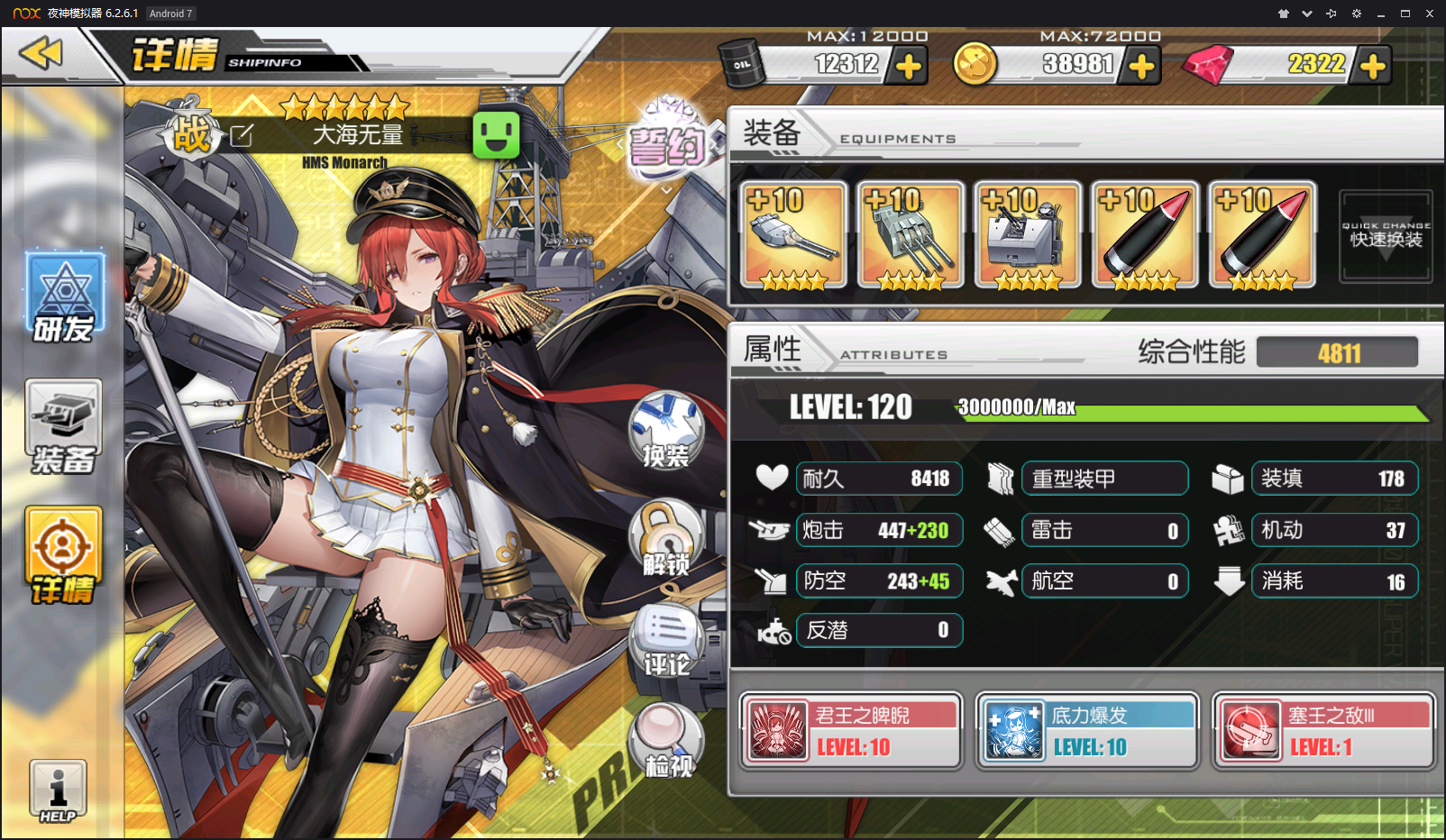
Task: Toggle the 解锁 lock button
Action: coord(666,539)
